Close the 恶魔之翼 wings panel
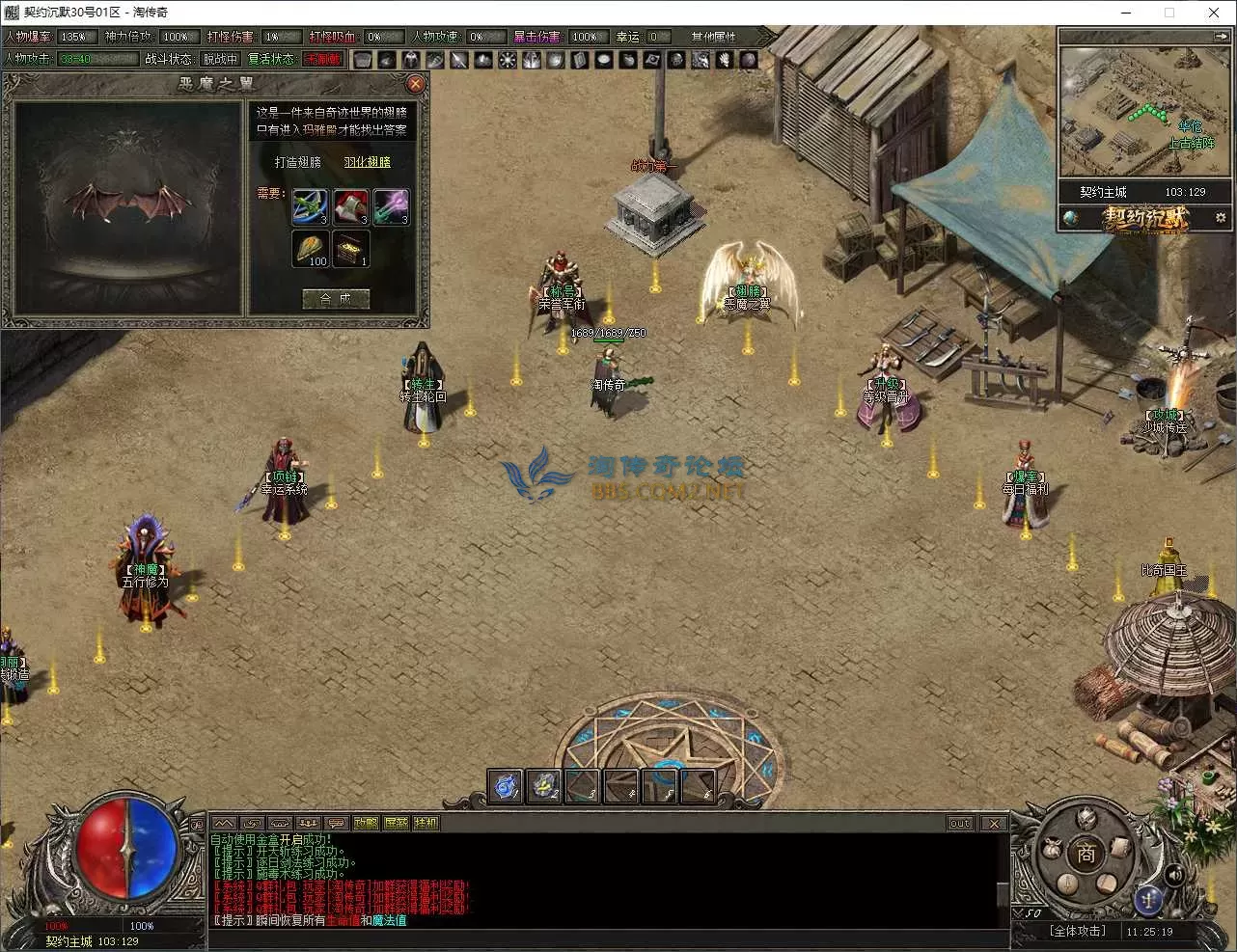 416,84
